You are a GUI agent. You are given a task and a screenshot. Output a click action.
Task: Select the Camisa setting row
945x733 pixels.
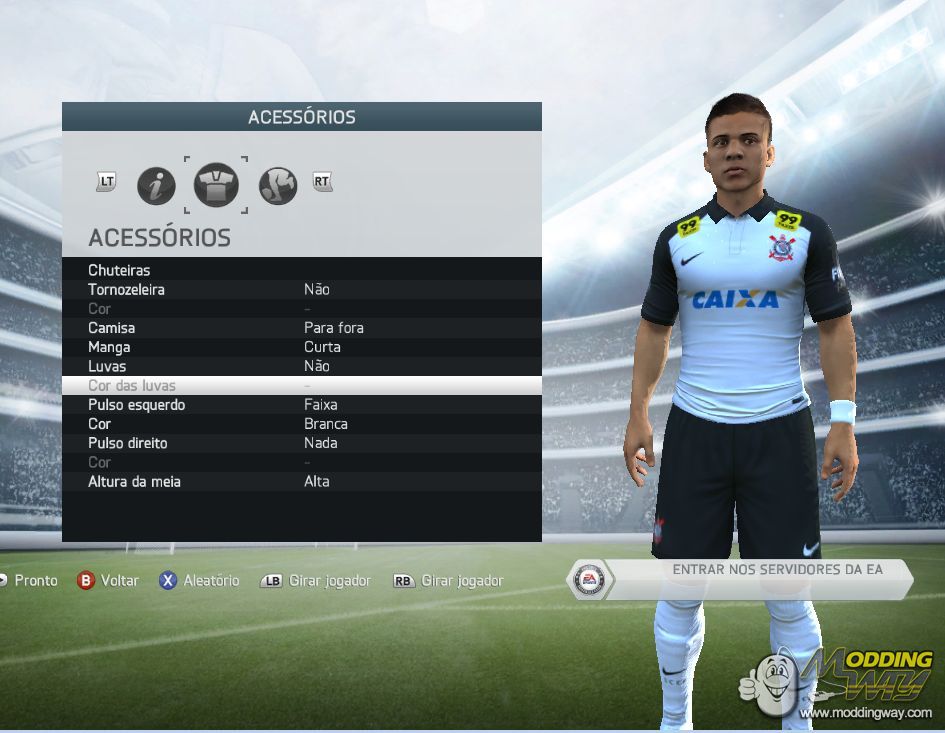pyautogui.click(x=301, y=328)
